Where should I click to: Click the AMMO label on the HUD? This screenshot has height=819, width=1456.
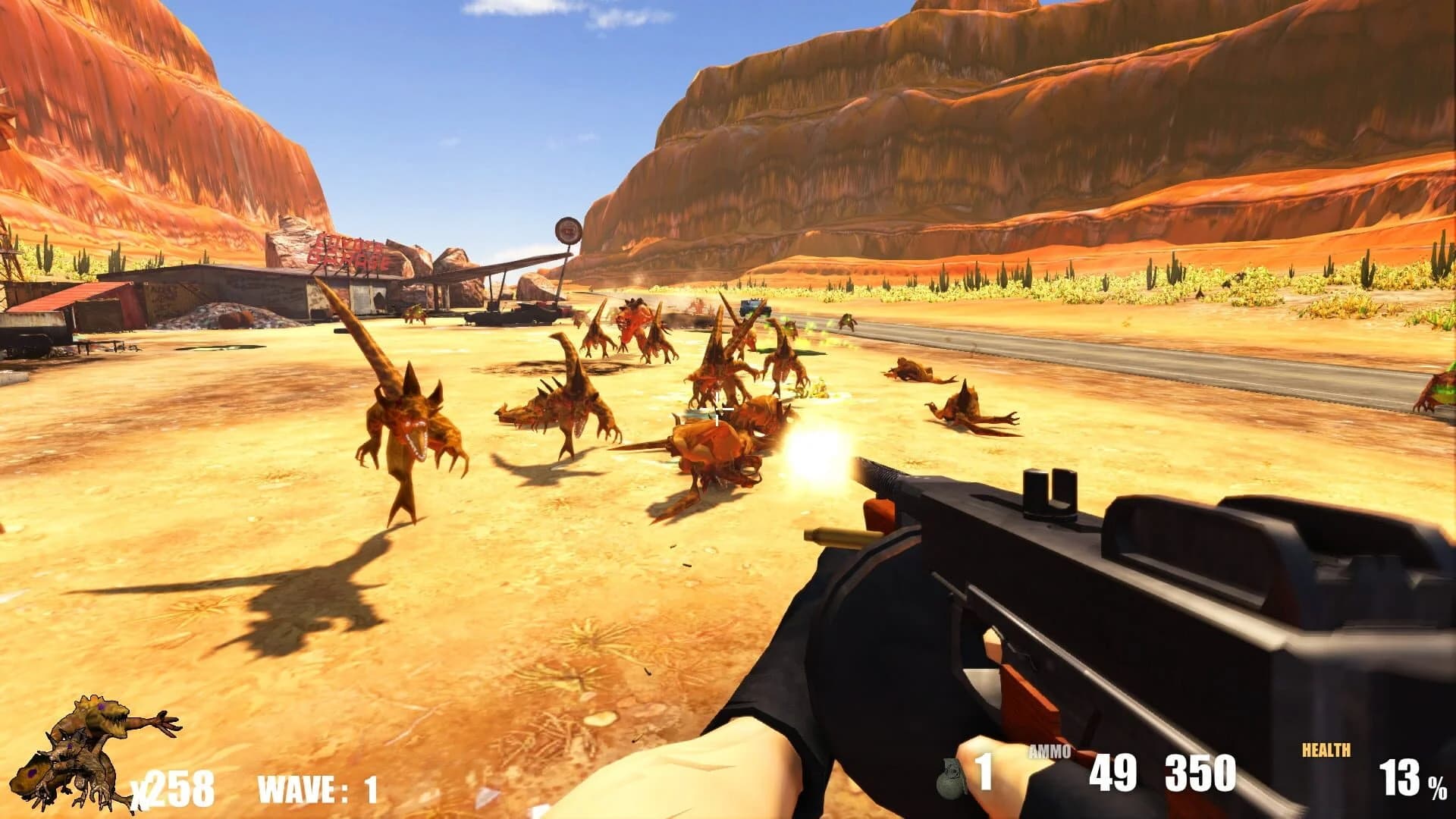pyautogui.click(x=1050, y=749)
